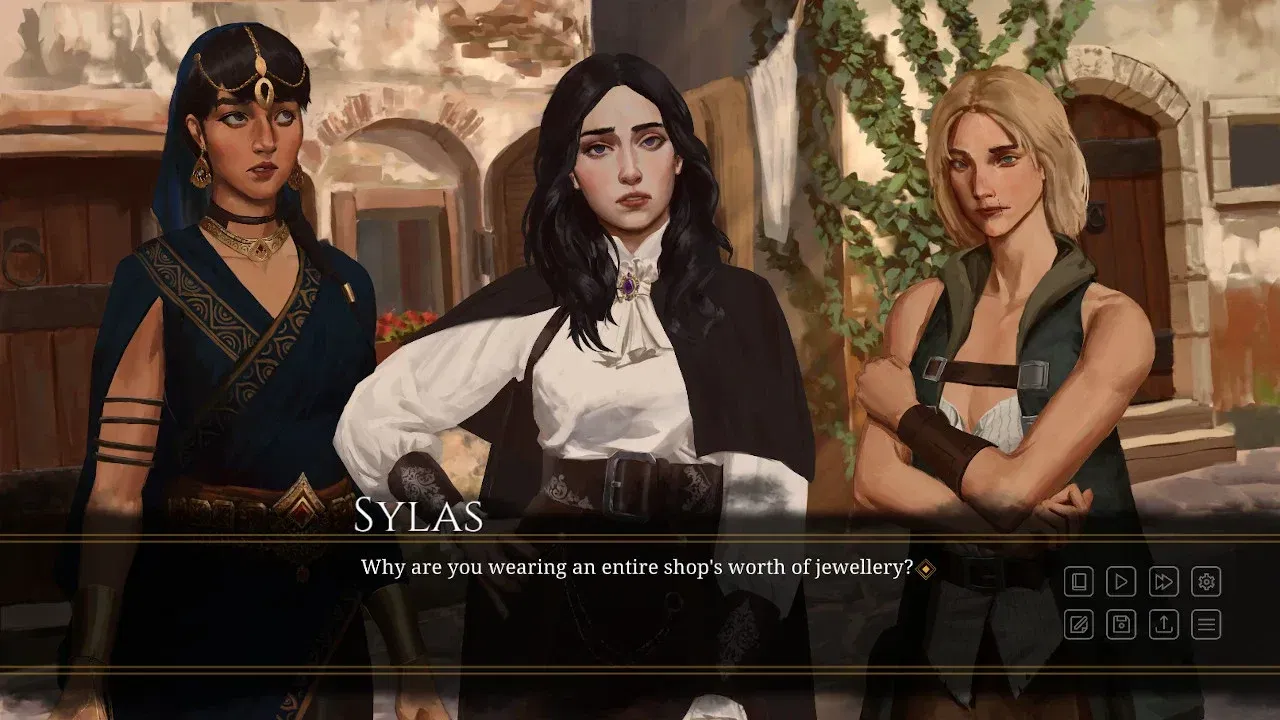1280x720 pixels.
Task: Click the orange diamond continue indicator
Action: 927,566
